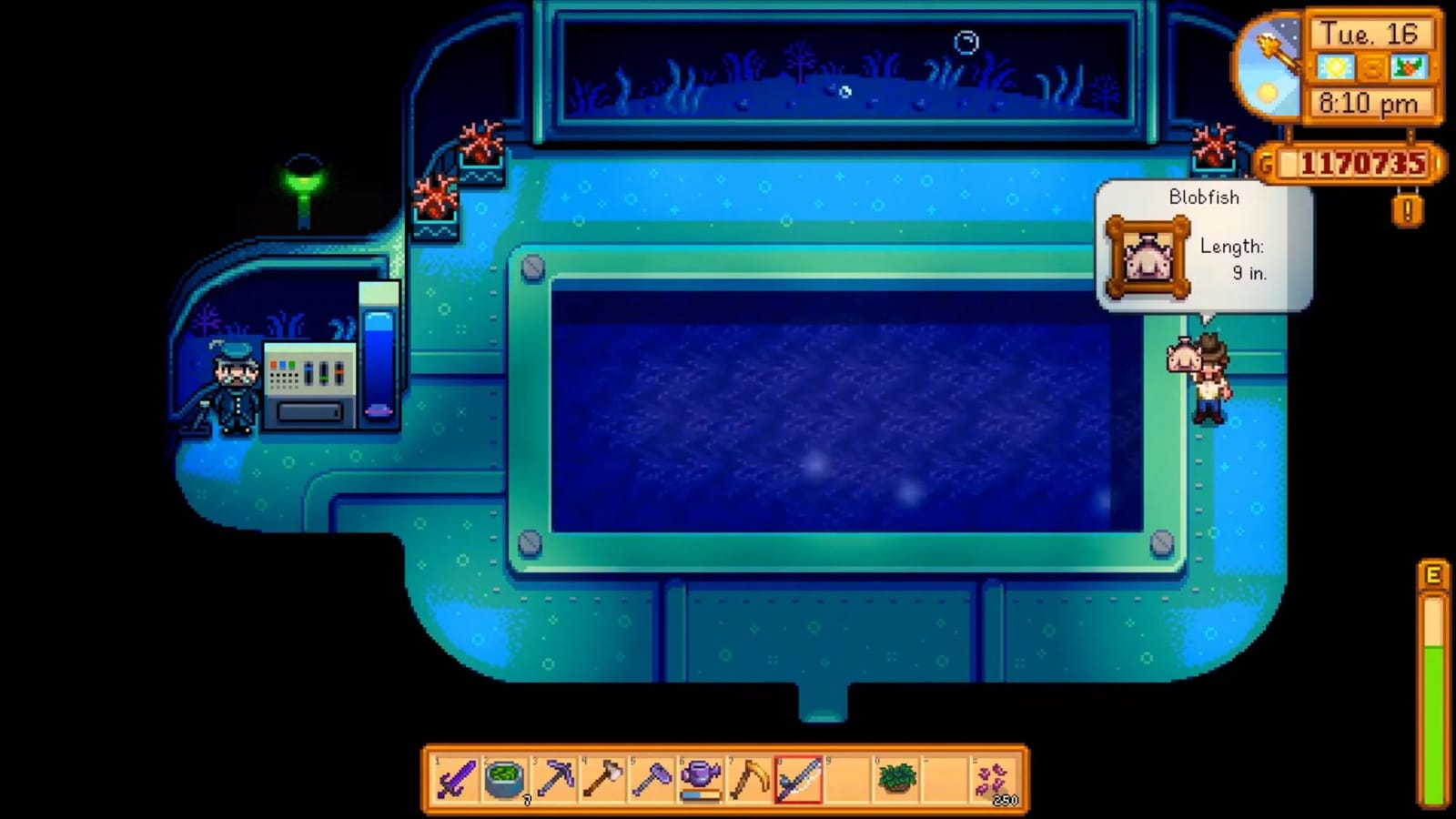Click the winter season icon next to weather
The width and height of the screenshot is (1456, 819).
click(x=1409, y=67)
